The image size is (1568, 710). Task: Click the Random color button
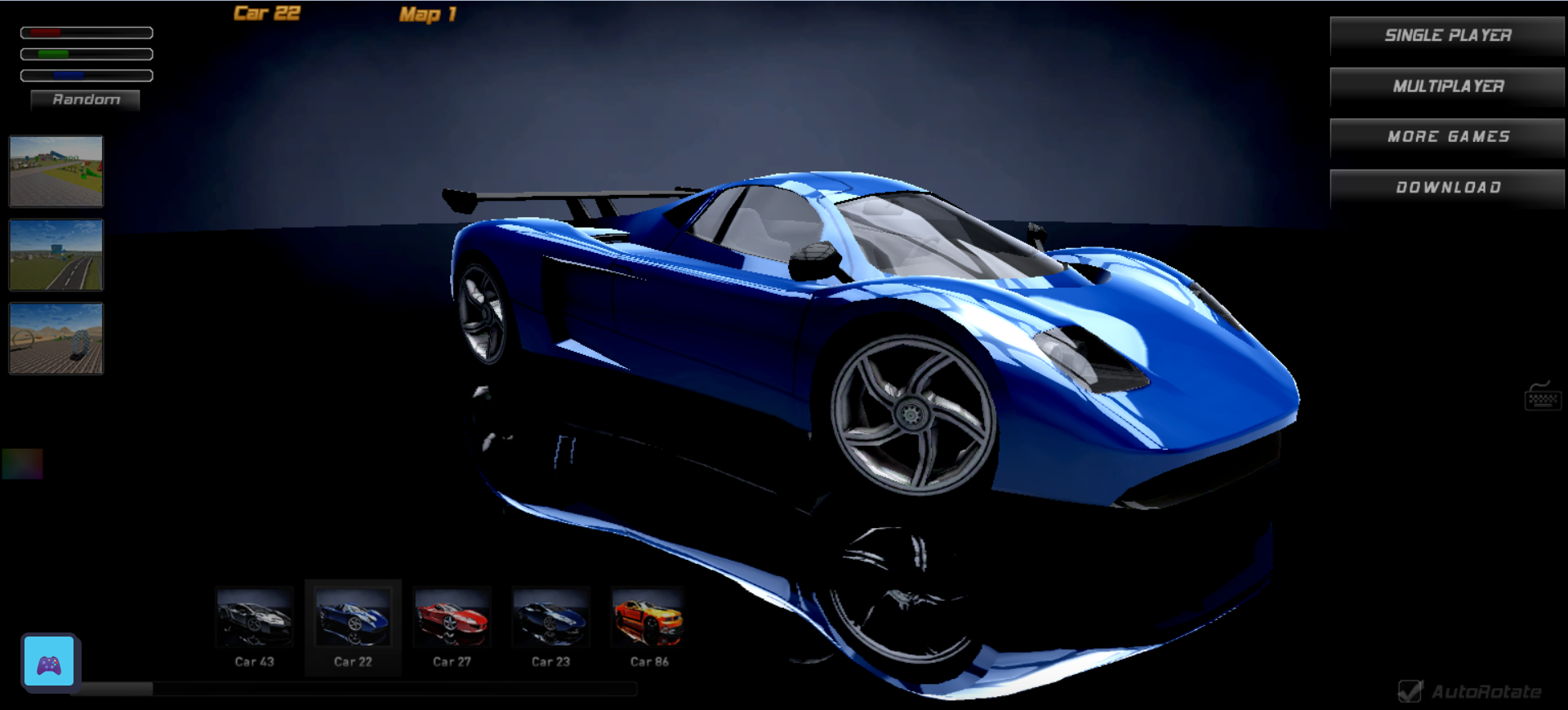coord(85,100)
